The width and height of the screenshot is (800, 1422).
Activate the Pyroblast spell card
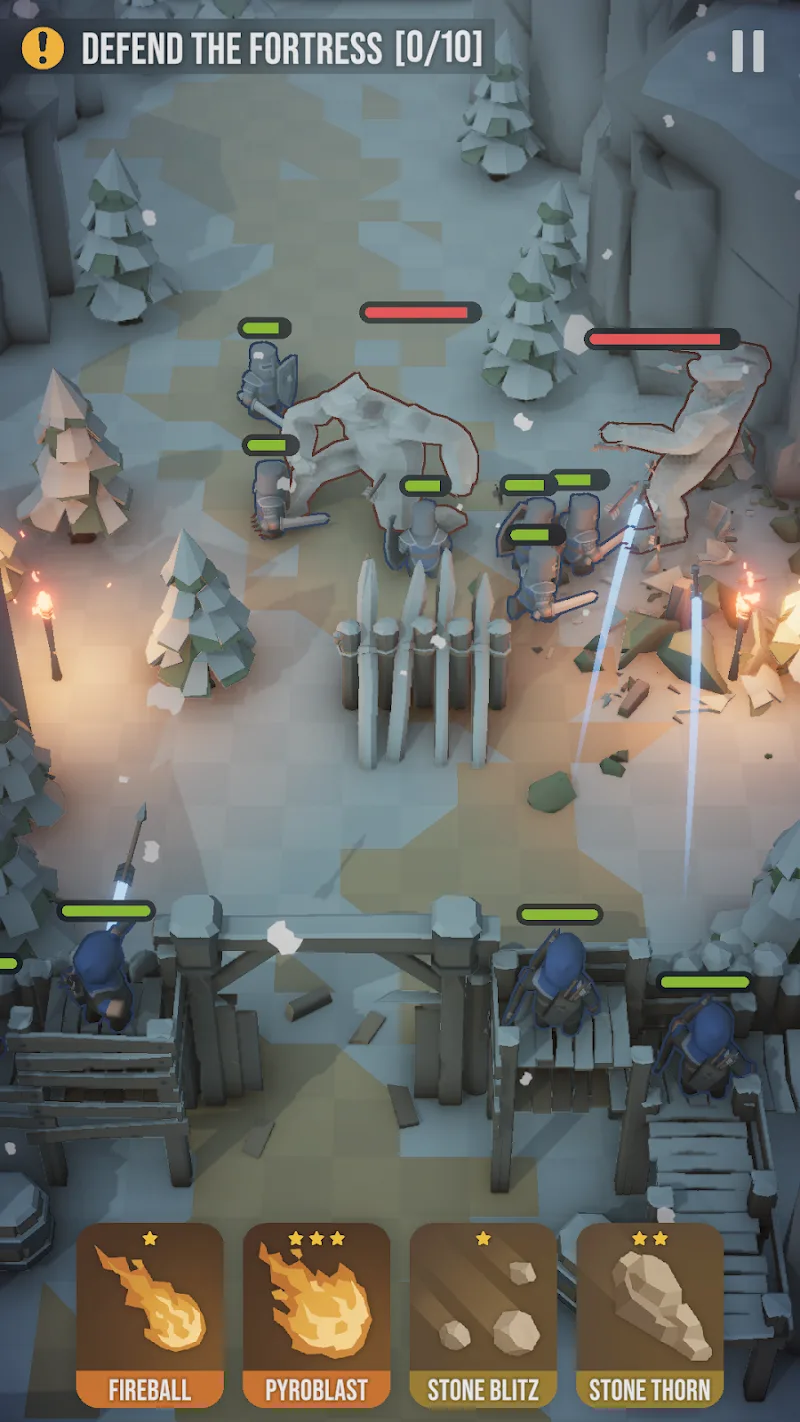[x=316, y=1313]
